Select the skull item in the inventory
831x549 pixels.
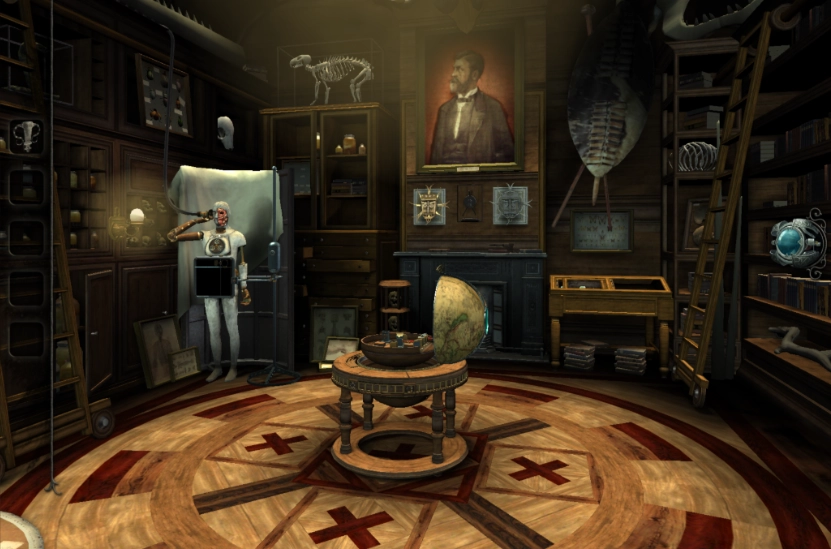(24, 134)
